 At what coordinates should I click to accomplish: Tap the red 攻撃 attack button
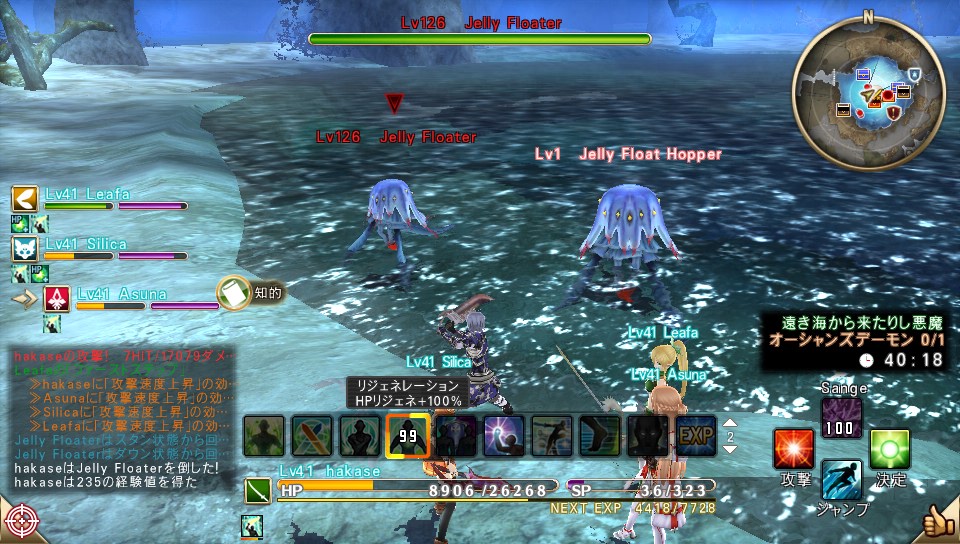pos(793,449)
